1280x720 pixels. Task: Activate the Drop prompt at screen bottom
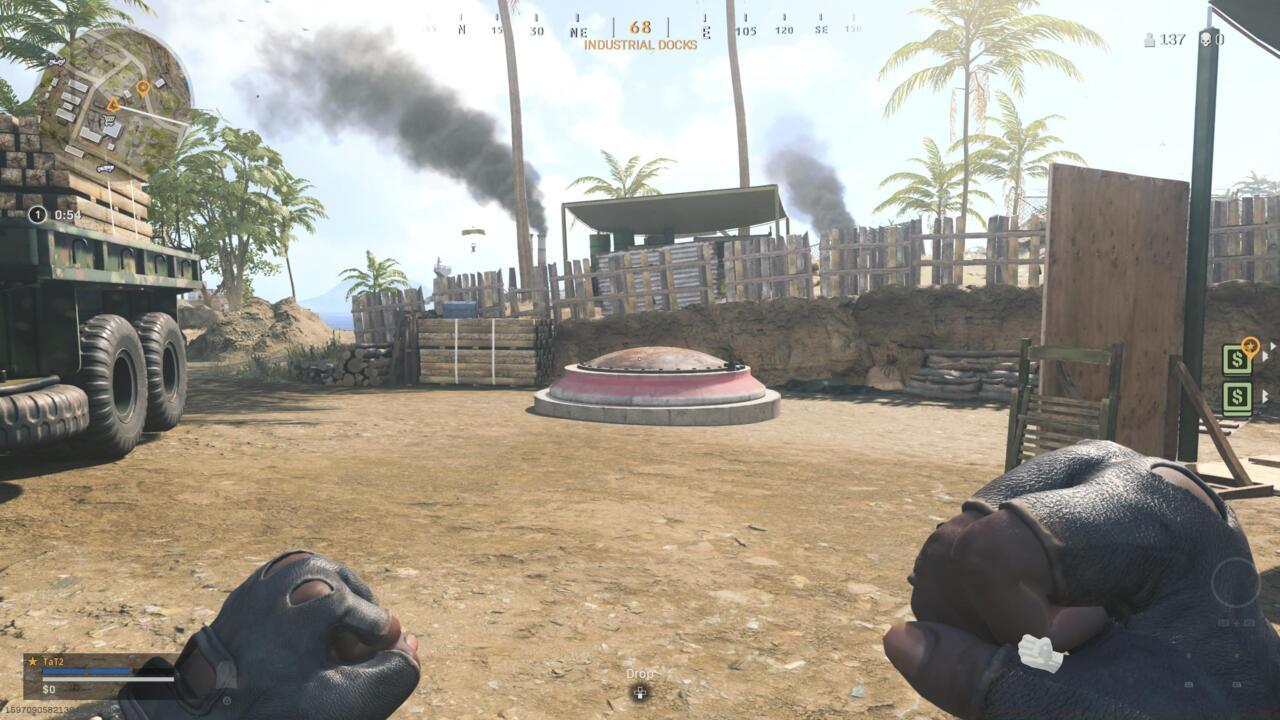(640, 675)
